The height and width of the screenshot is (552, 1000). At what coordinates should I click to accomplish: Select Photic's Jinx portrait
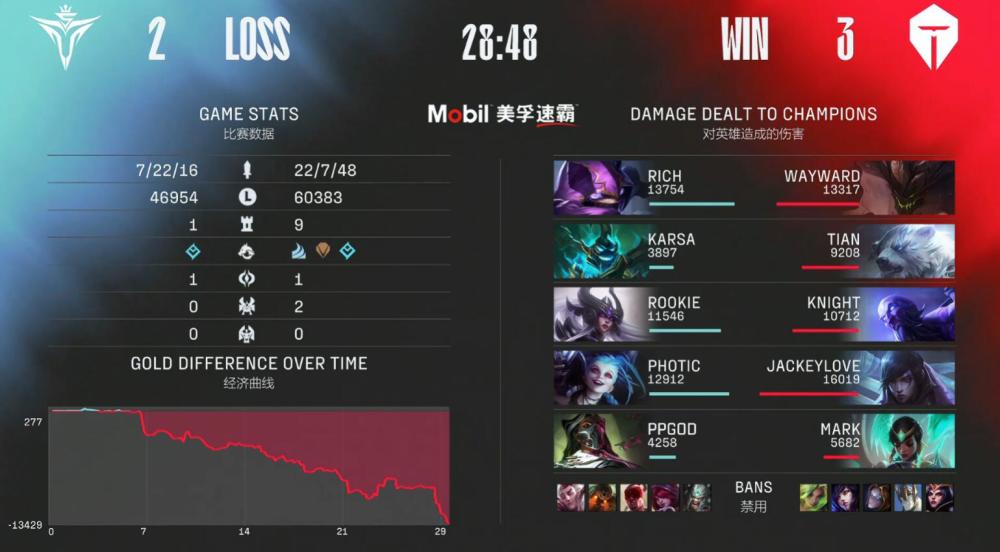[598, 378]
